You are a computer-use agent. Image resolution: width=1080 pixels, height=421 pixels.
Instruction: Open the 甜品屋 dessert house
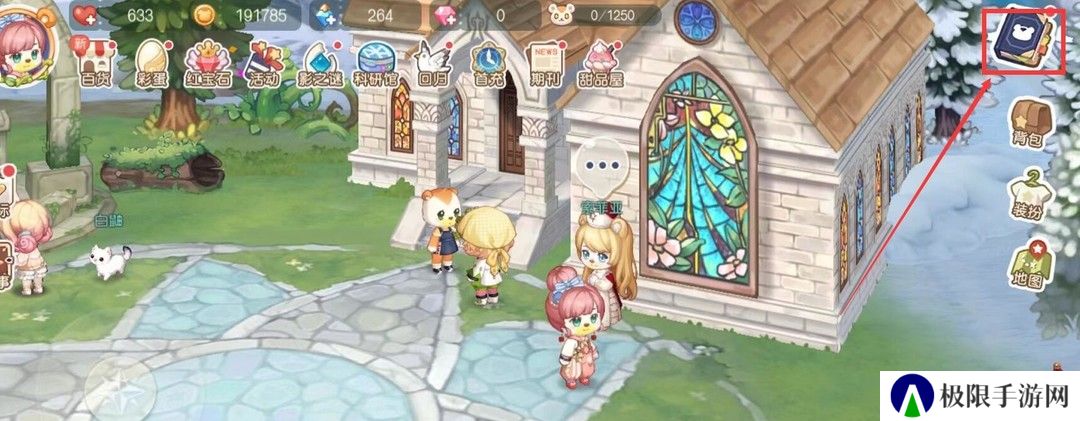[x=603, y=62]
